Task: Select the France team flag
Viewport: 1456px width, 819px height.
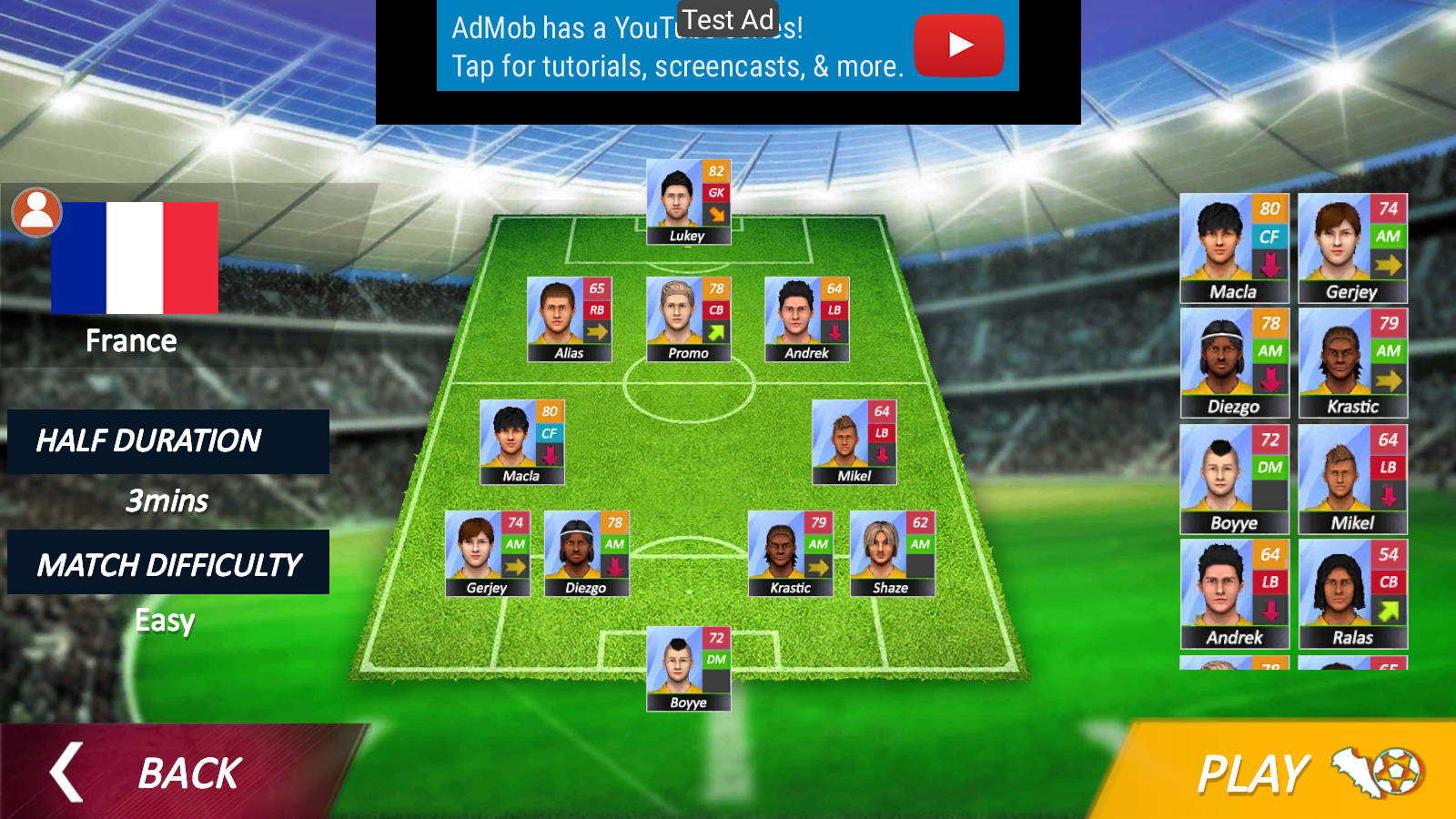Action: tap(134, 258)
